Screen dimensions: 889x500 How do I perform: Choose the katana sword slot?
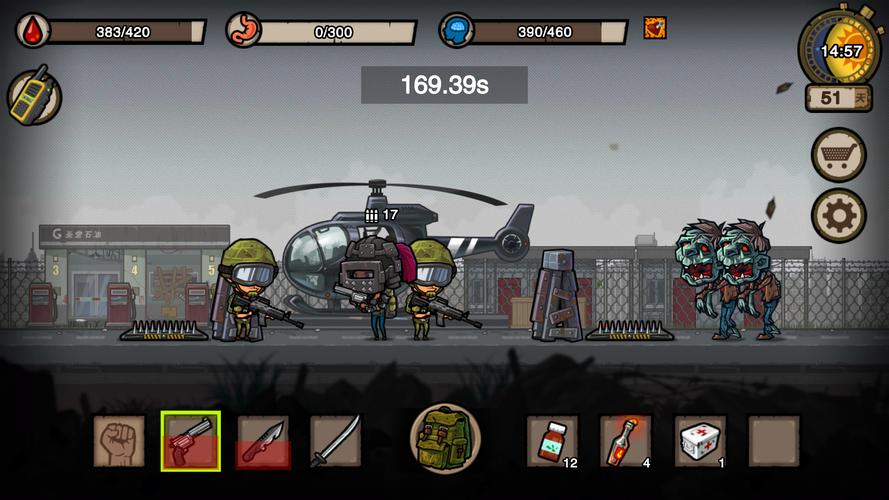(335, 441)
